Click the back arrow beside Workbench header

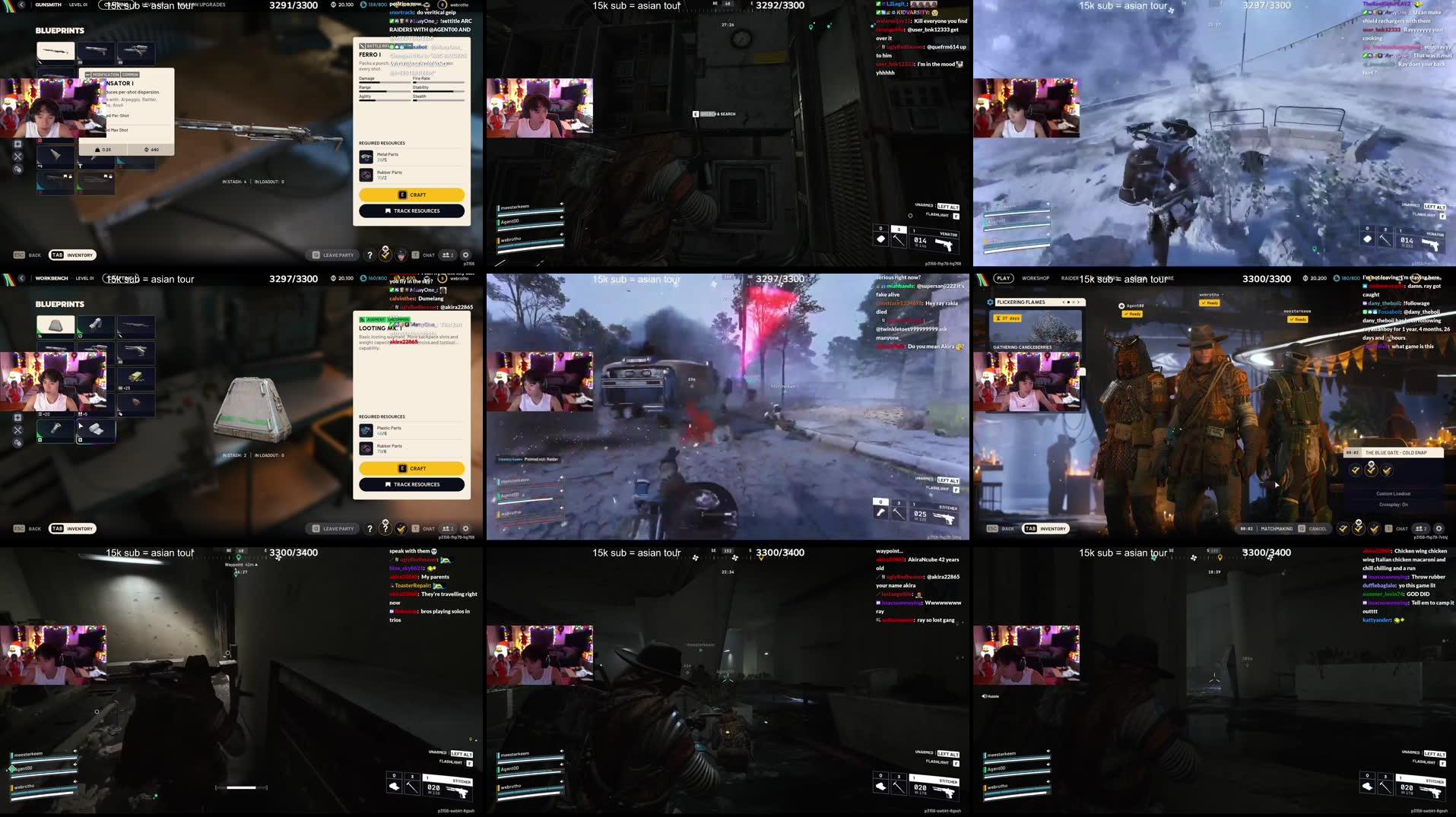click(x=21, y=278)
